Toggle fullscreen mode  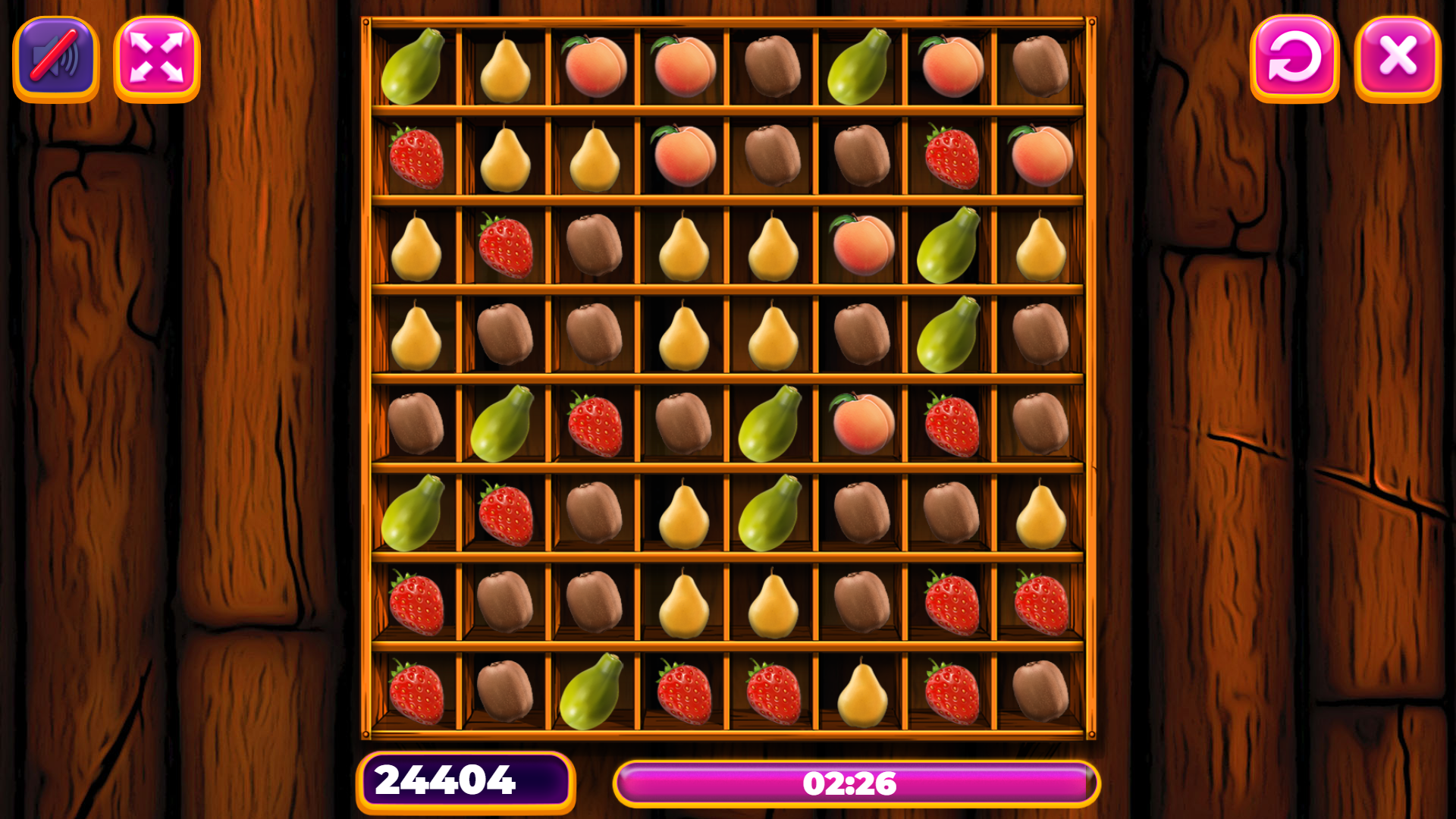click(157, 59)
